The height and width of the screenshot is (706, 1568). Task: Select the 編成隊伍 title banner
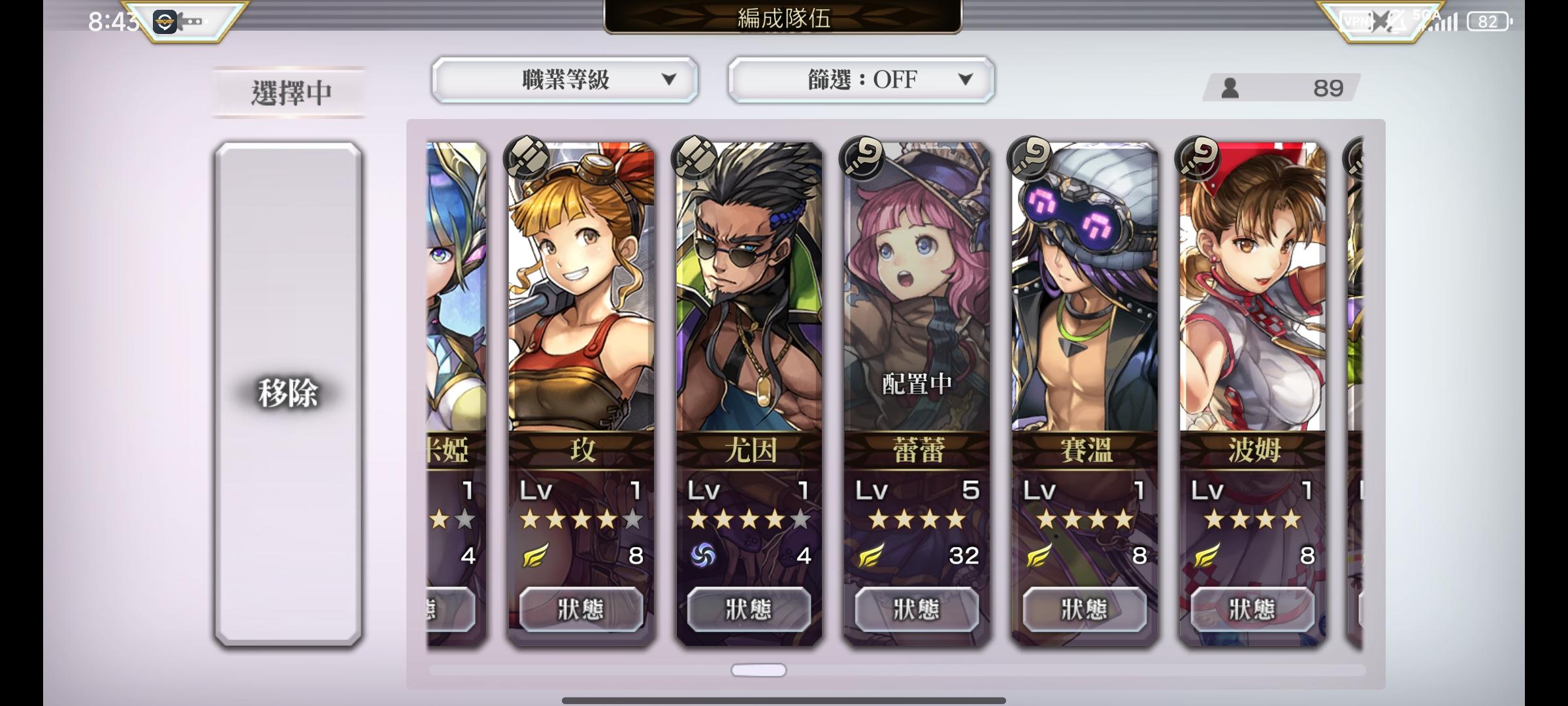(783, 18)
